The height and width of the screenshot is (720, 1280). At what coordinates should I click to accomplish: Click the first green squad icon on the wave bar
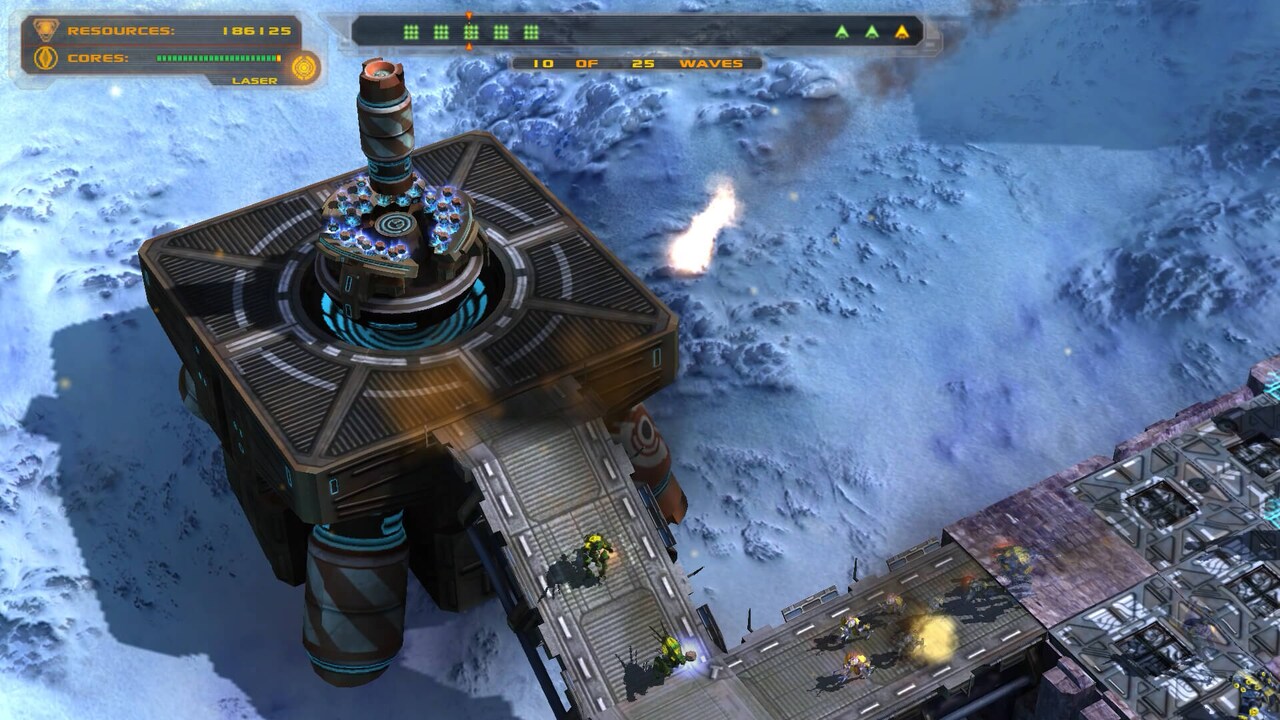411,32
